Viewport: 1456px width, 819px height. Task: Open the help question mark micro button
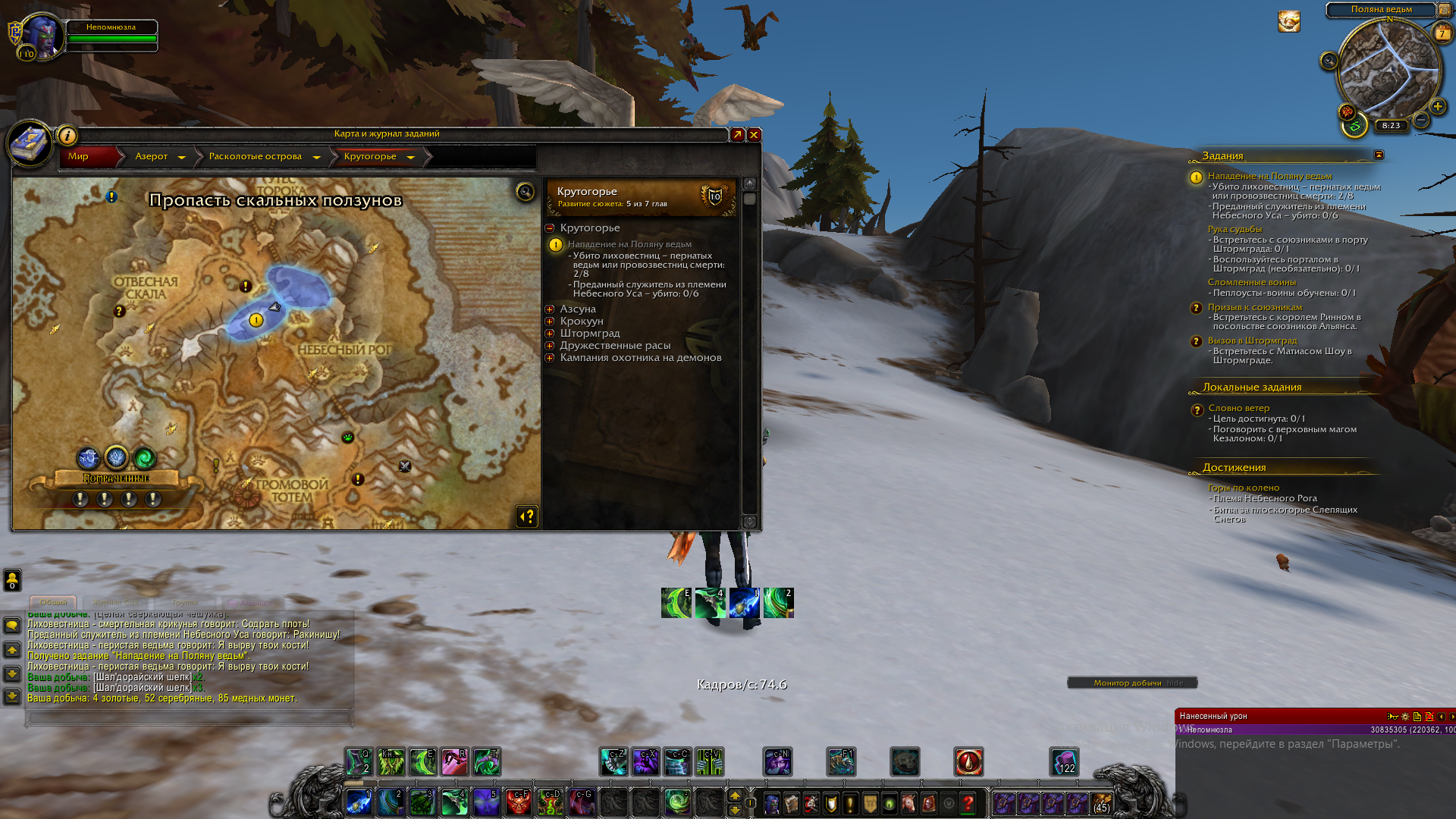point(968,803)
